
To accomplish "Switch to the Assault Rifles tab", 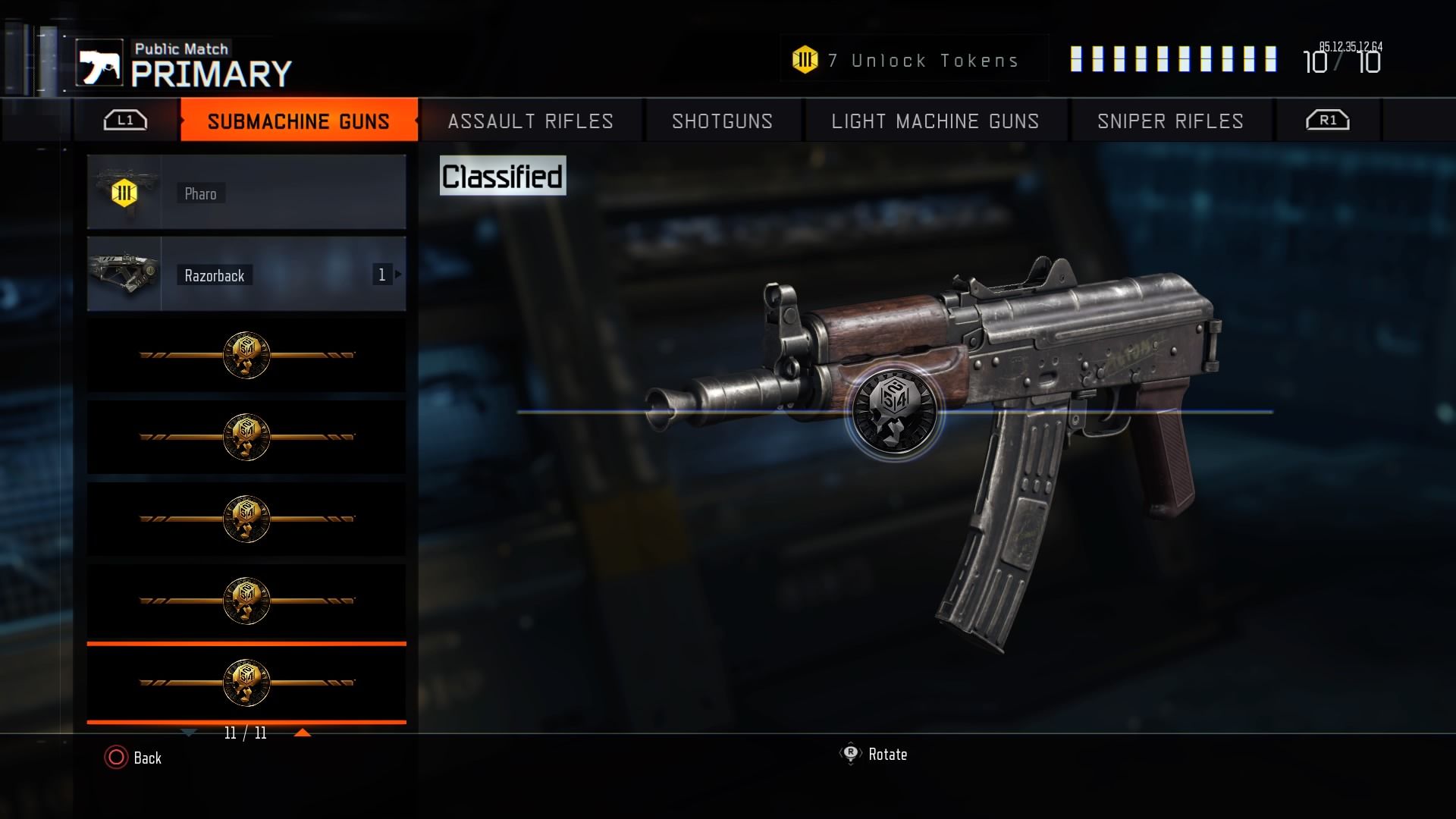I will point(529,121).
